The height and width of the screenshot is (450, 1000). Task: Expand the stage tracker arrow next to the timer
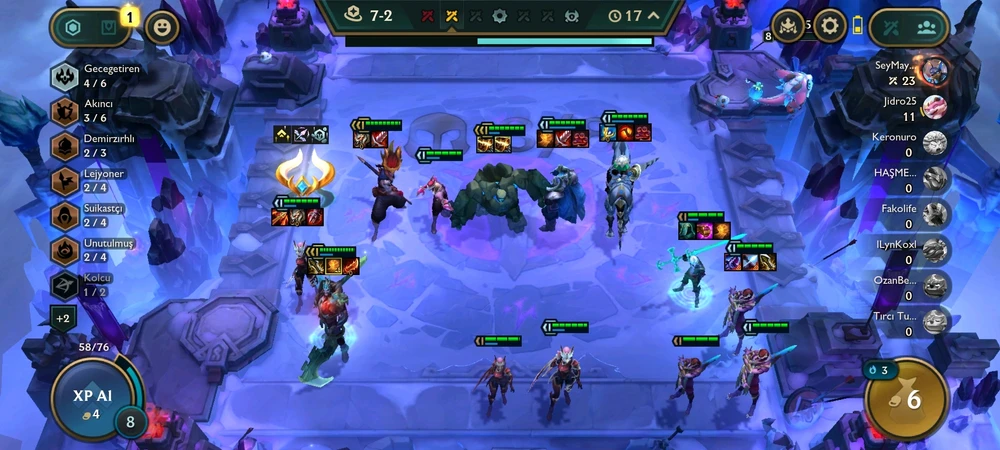654,15
